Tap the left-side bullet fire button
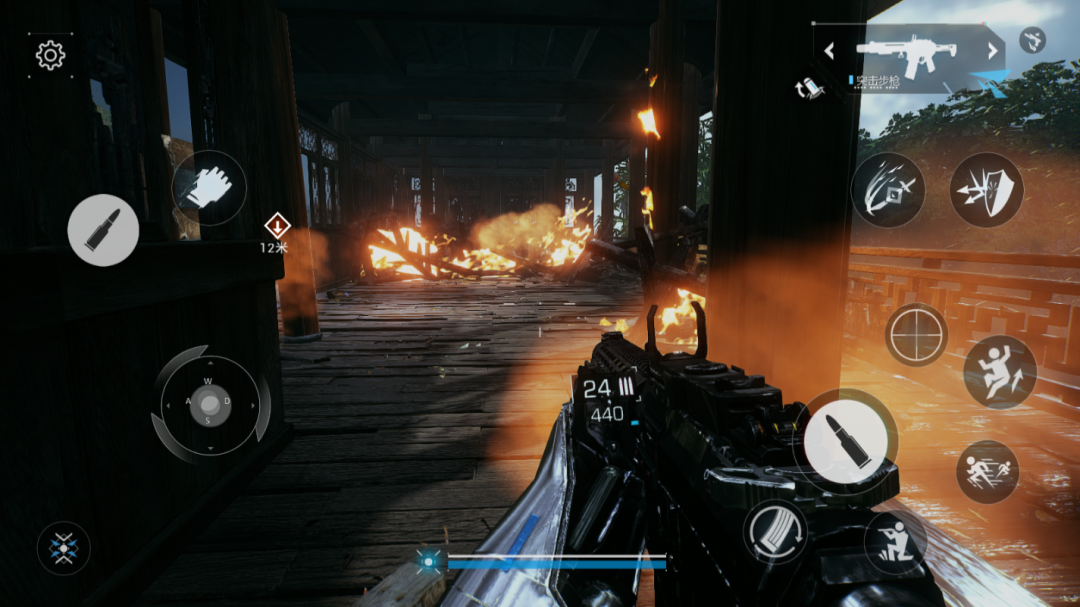Image resolution: width=1080 pixels, height=607 pixels. [x=103, y=230]
